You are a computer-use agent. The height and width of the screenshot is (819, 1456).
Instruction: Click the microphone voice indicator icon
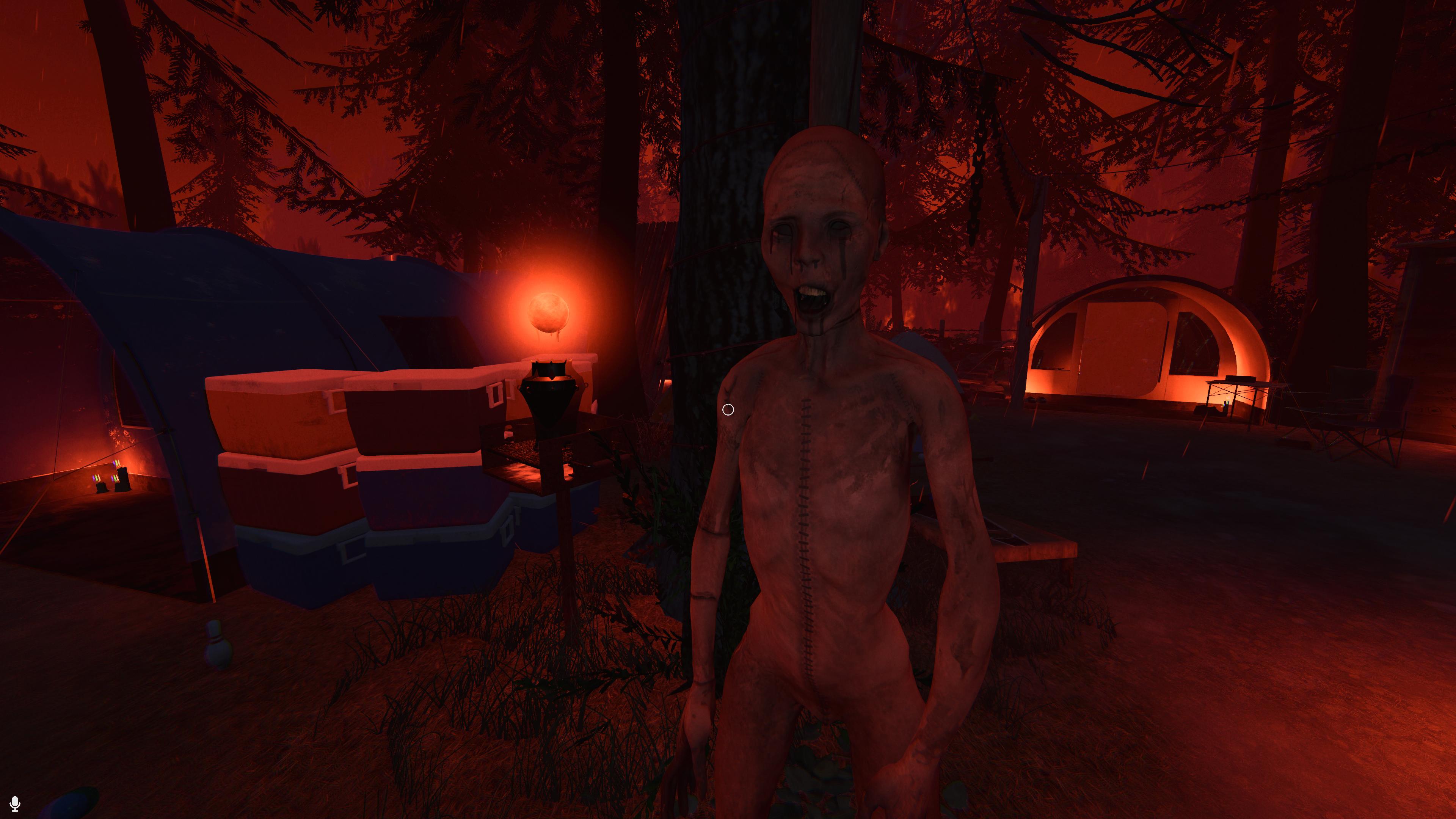click(15, 803)
